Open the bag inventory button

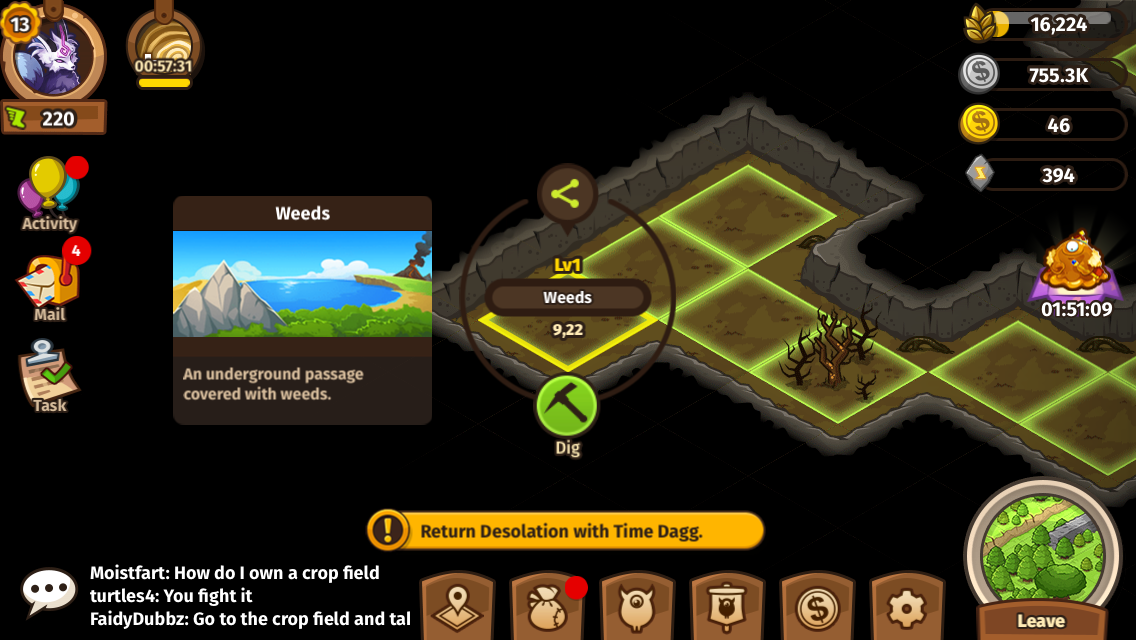pyautogui.click(x=547, y=607)
